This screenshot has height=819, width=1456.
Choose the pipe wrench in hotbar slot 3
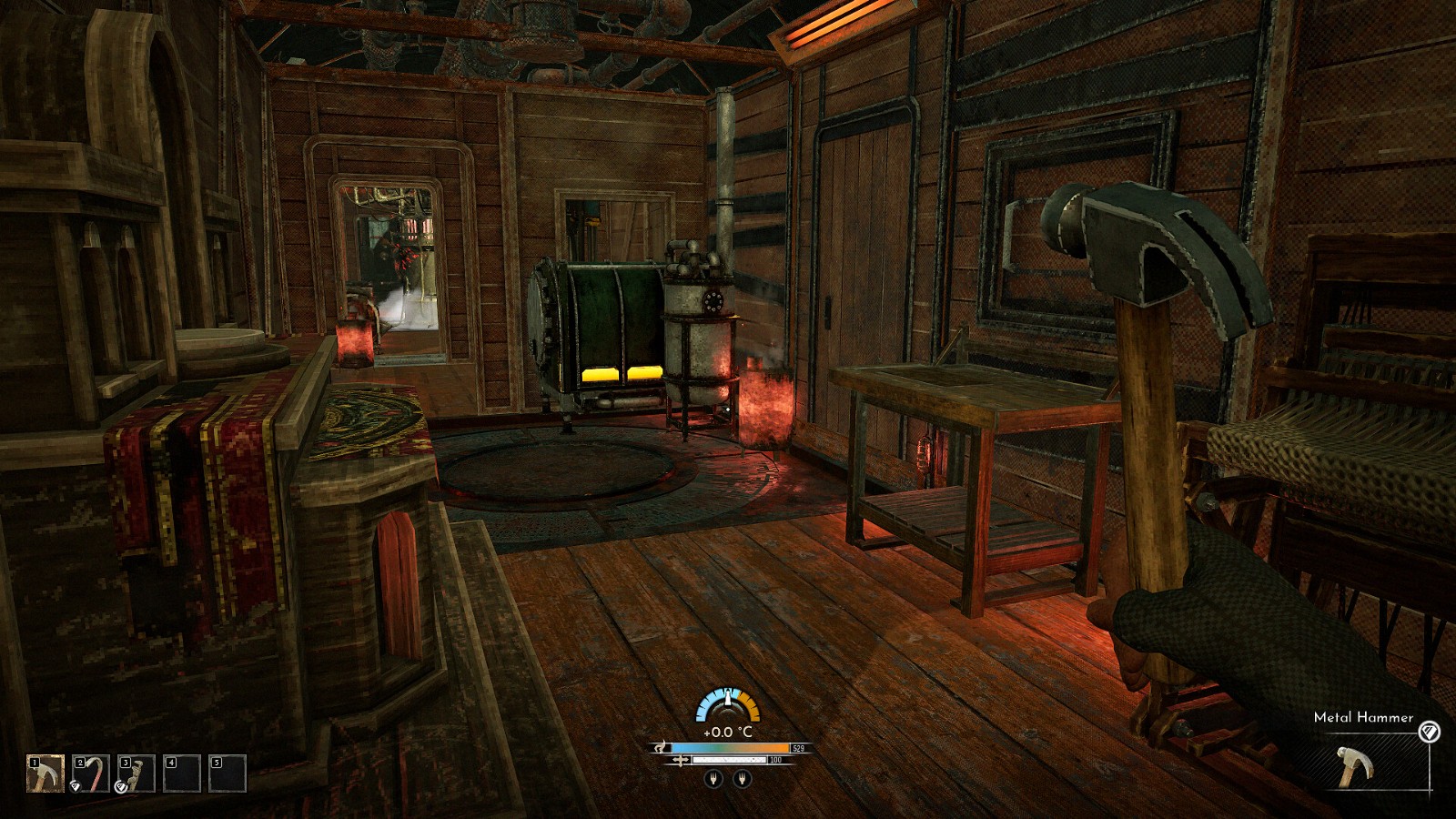[x=136, y=773]
